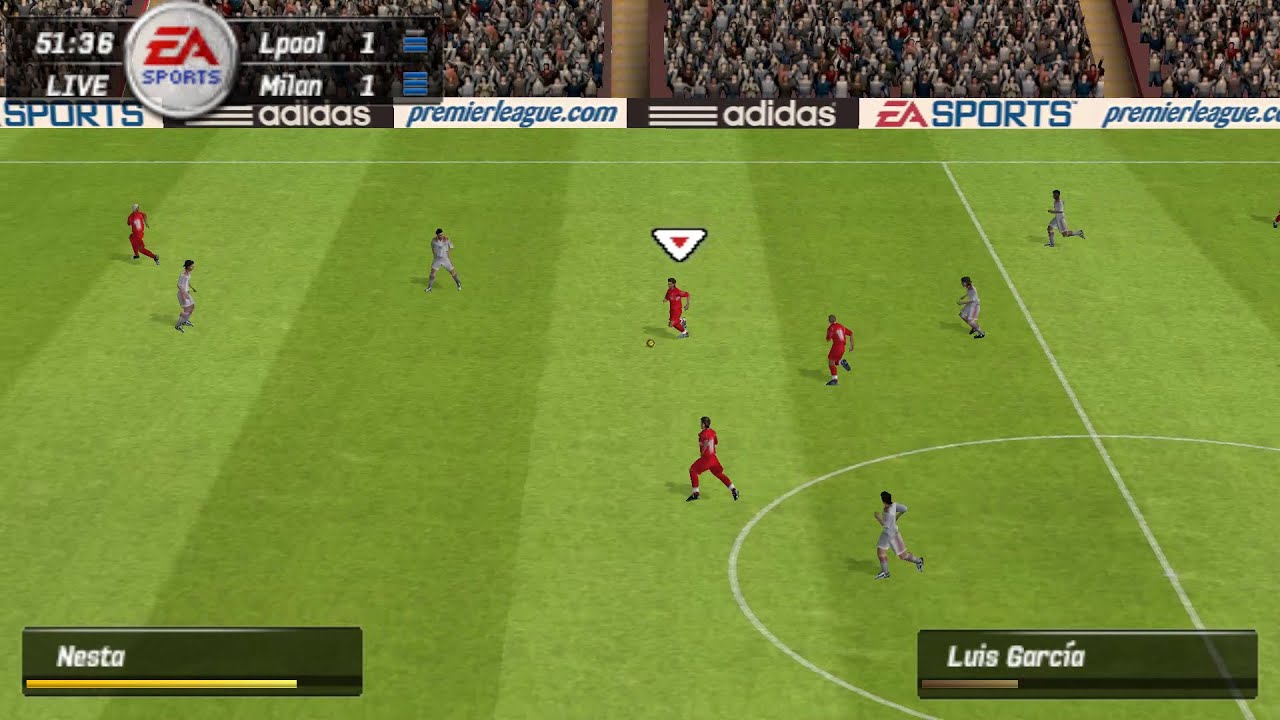Select the Milan player near the center circle

890,530
